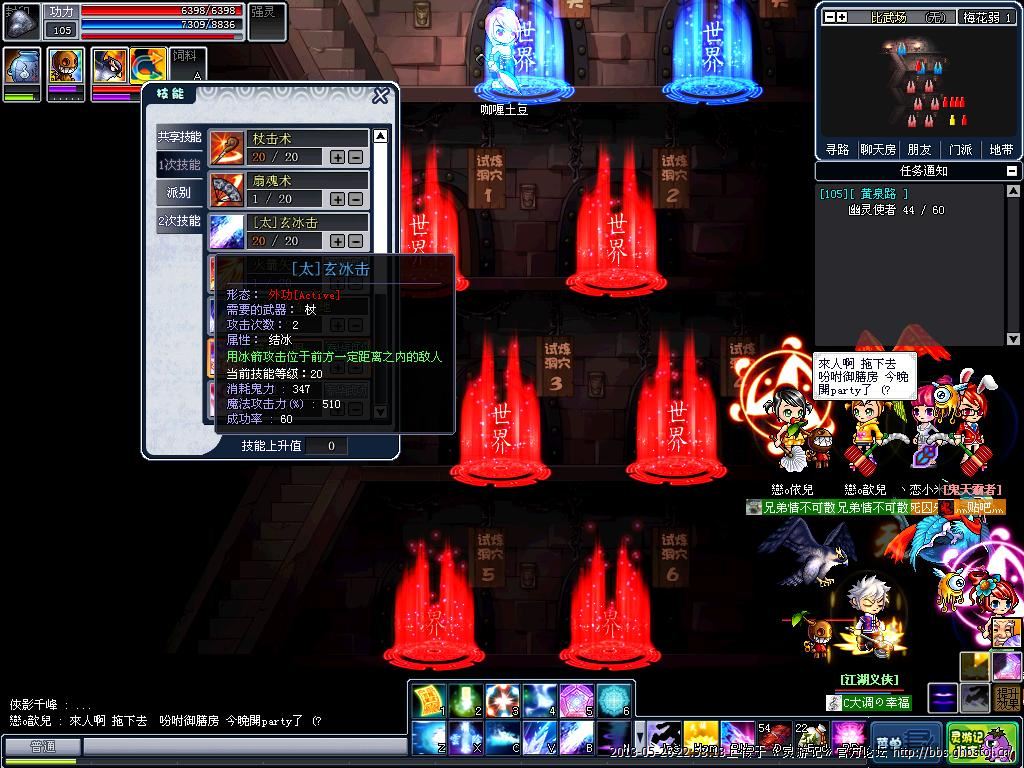Viewport: 1024px width, 768px height.
Task: Close the 技能 skill window
Action: click(380, 96)
